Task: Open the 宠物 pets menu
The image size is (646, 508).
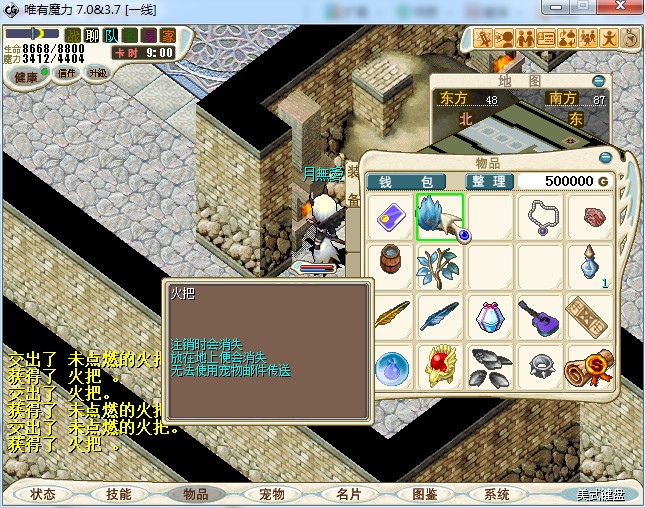Action: [x=271, y=494]
